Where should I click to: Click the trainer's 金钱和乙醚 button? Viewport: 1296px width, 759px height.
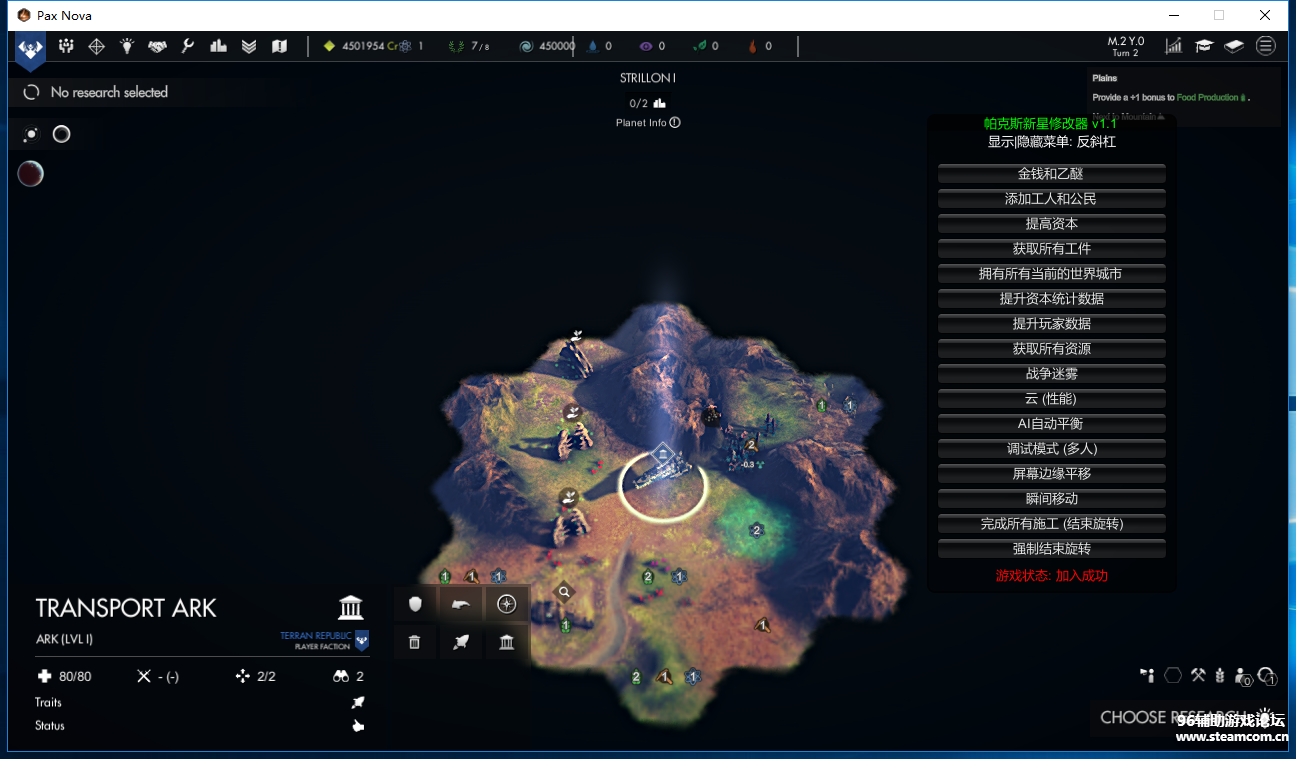(x=1051, y=174)
